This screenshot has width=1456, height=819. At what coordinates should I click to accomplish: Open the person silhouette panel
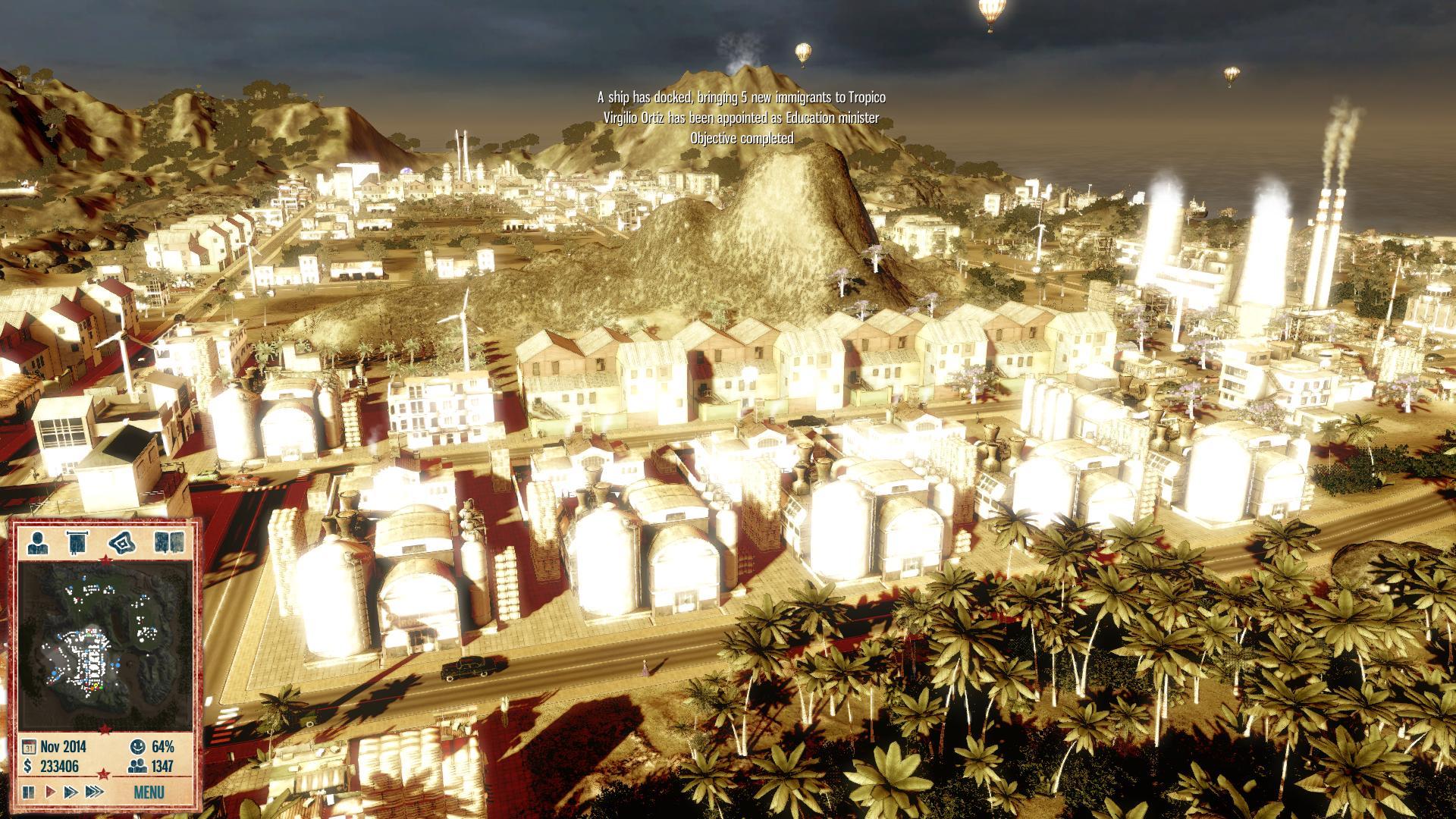(39, 543)
